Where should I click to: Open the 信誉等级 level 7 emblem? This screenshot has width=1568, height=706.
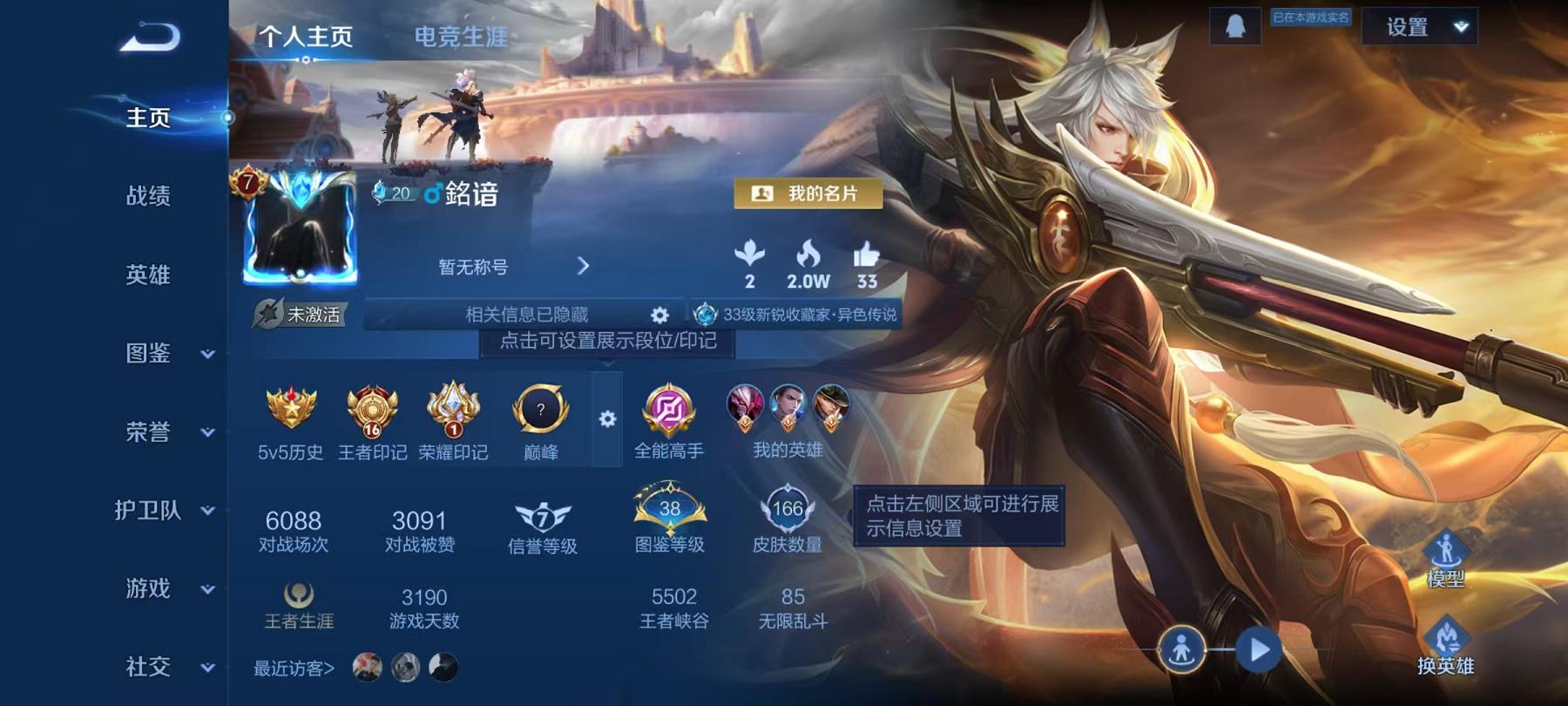point(542,513)
